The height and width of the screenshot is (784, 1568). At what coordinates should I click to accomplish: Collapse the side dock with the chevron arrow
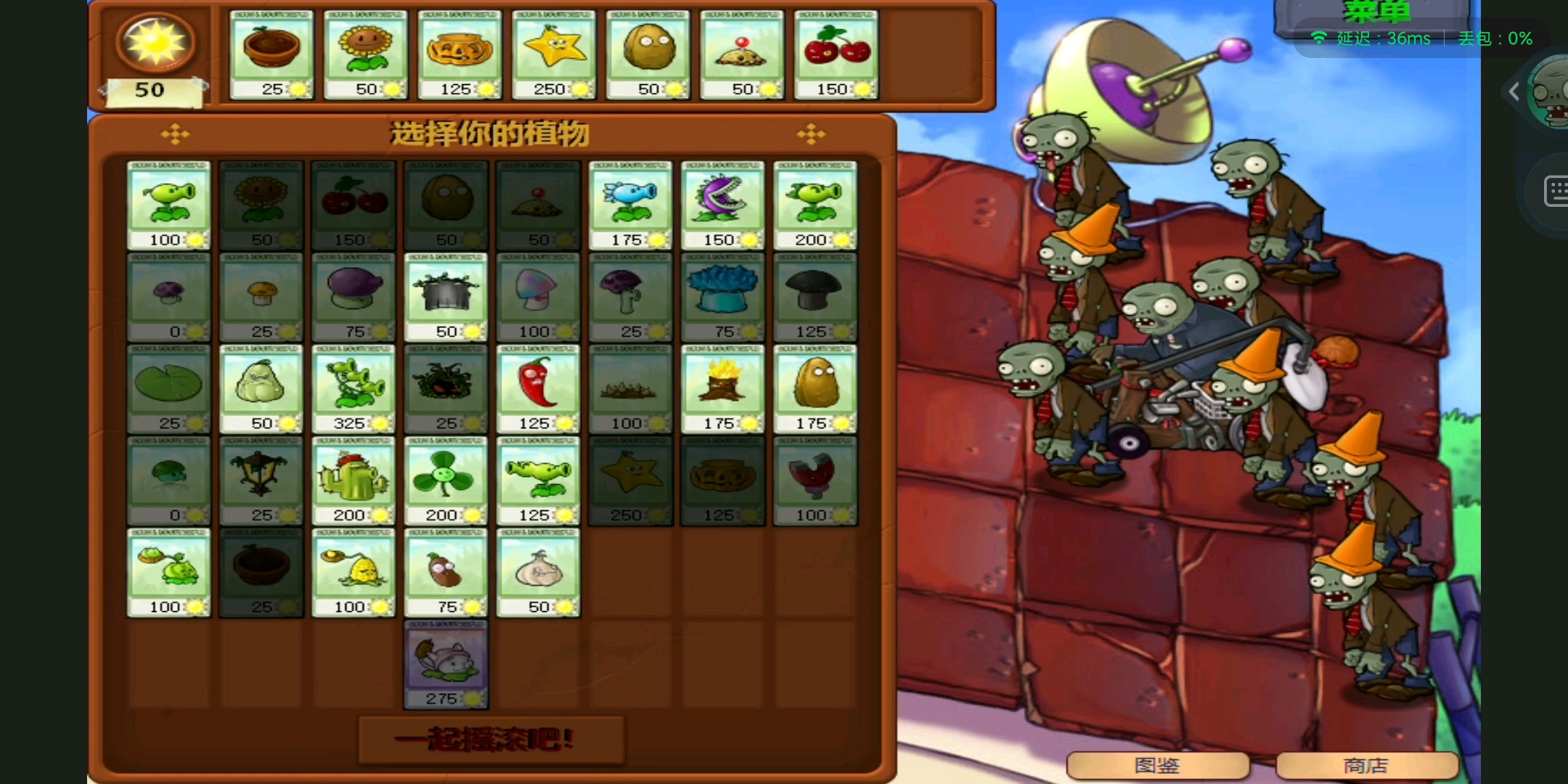(1514, 91)
